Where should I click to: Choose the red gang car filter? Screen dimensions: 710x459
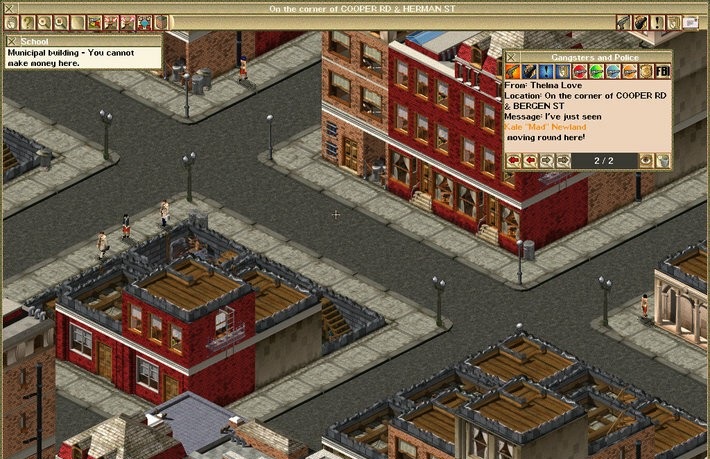pyautogui.click(x=578, y=72)
